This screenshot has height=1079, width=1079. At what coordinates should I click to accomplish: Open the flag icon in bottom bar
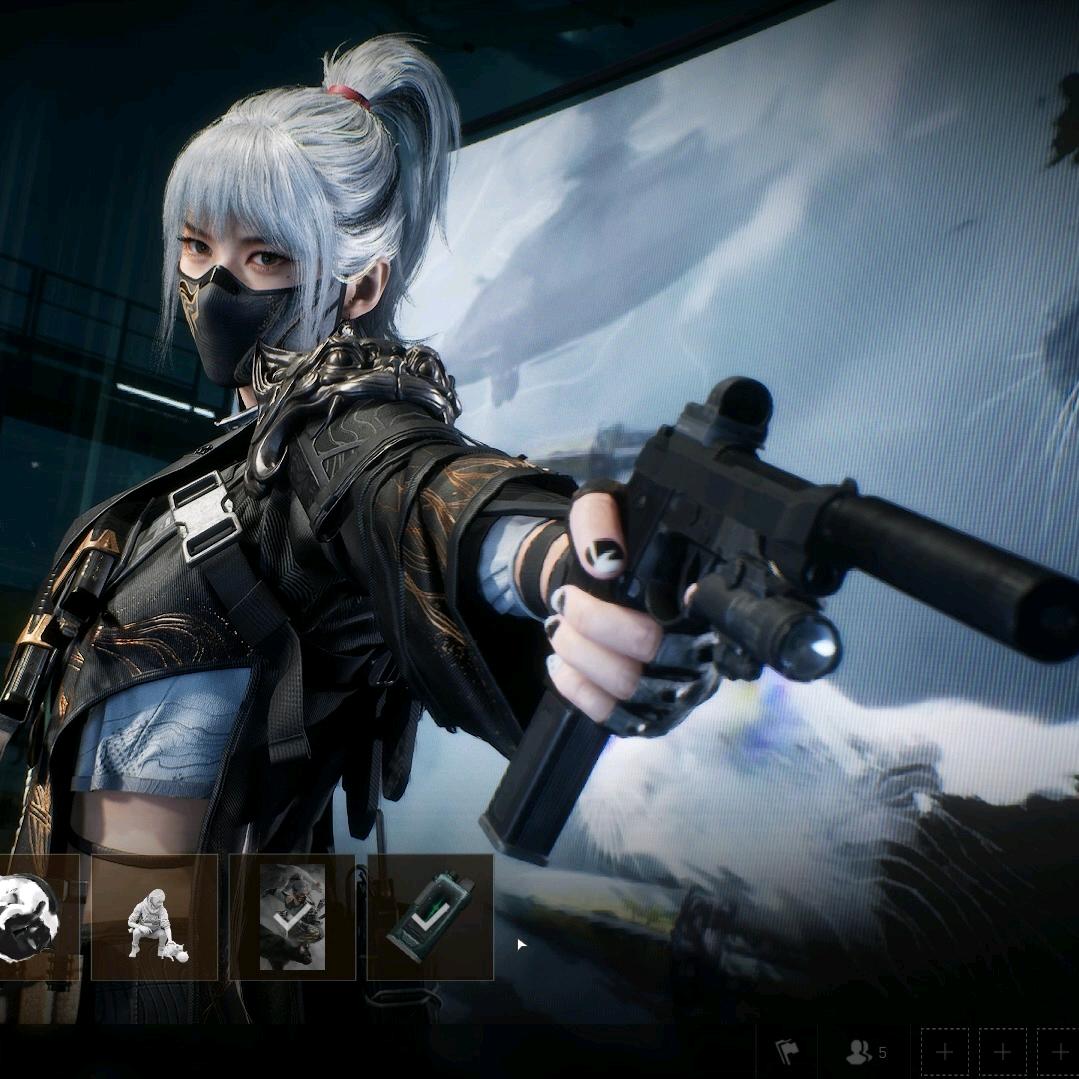[x=788, y=1052]
